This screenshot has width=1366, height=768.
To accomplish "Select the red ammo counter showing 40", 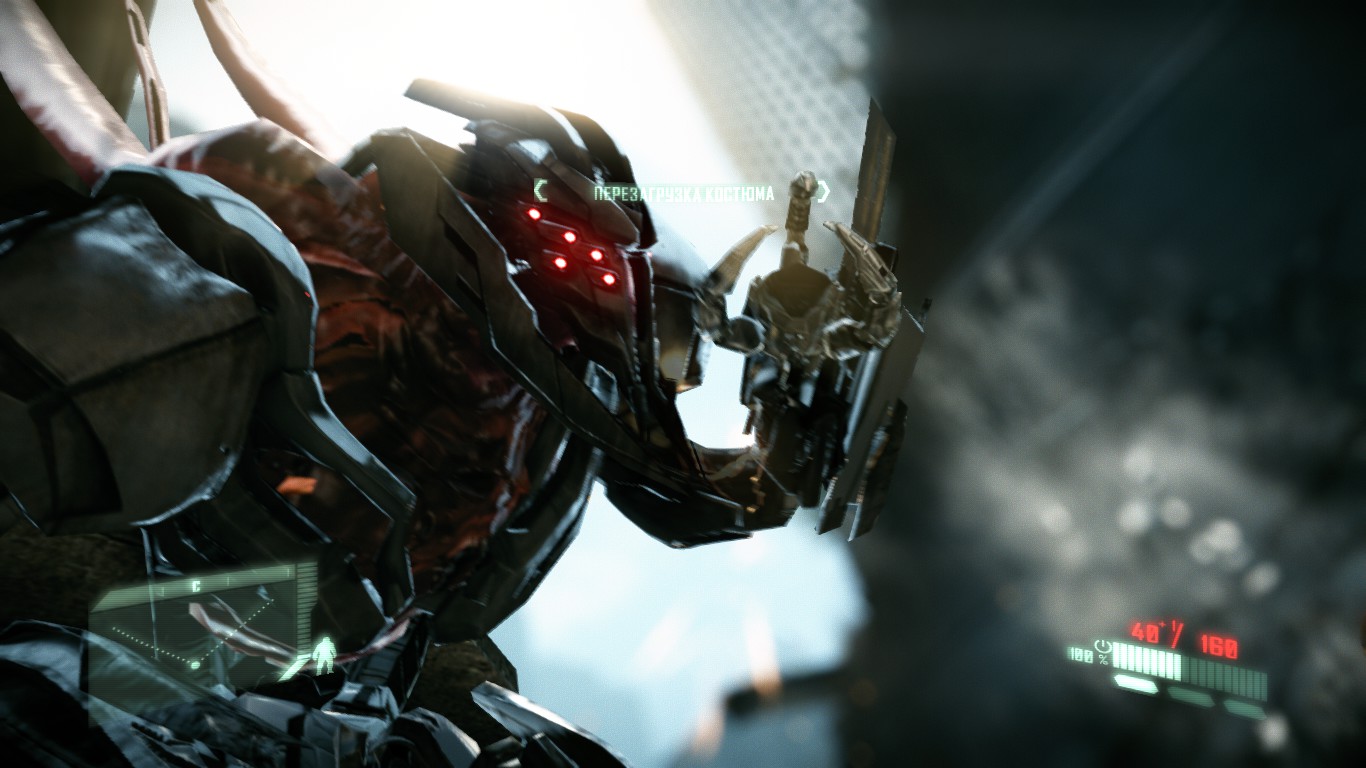I will click(1144, 631).
